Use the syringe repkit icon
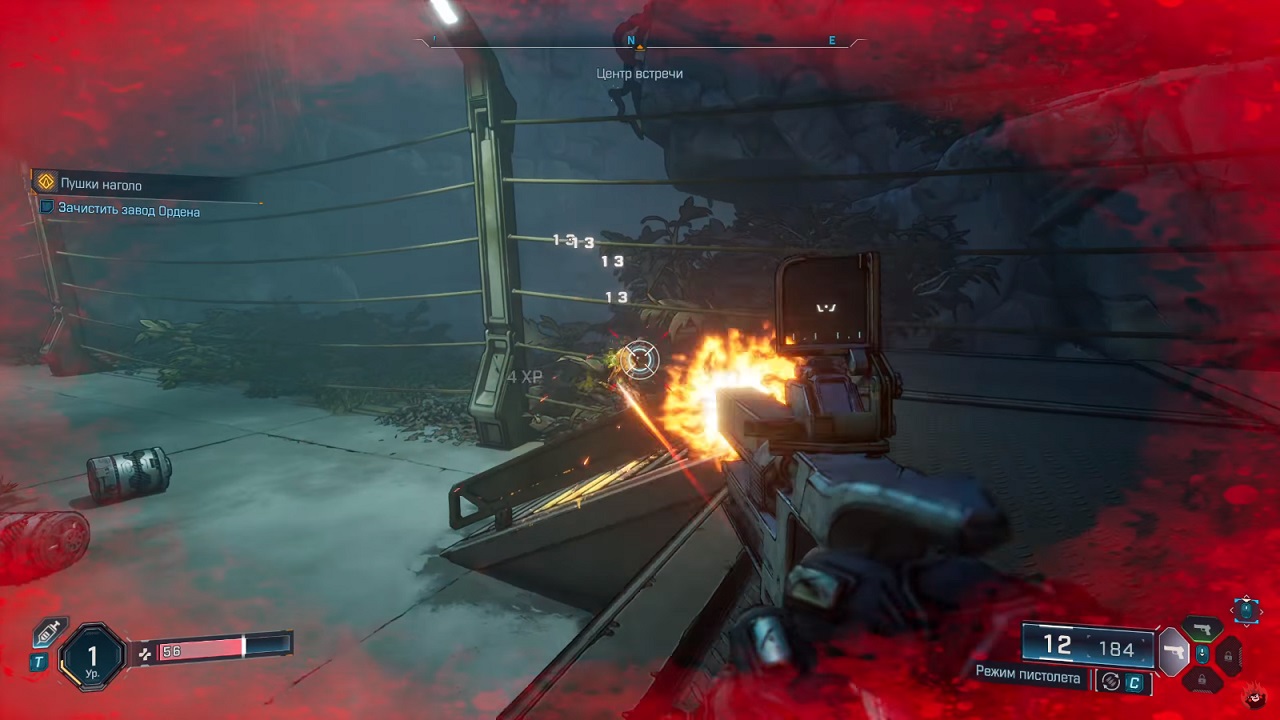The width and height of the screenshot is (1280, 720). click(49, 632)
